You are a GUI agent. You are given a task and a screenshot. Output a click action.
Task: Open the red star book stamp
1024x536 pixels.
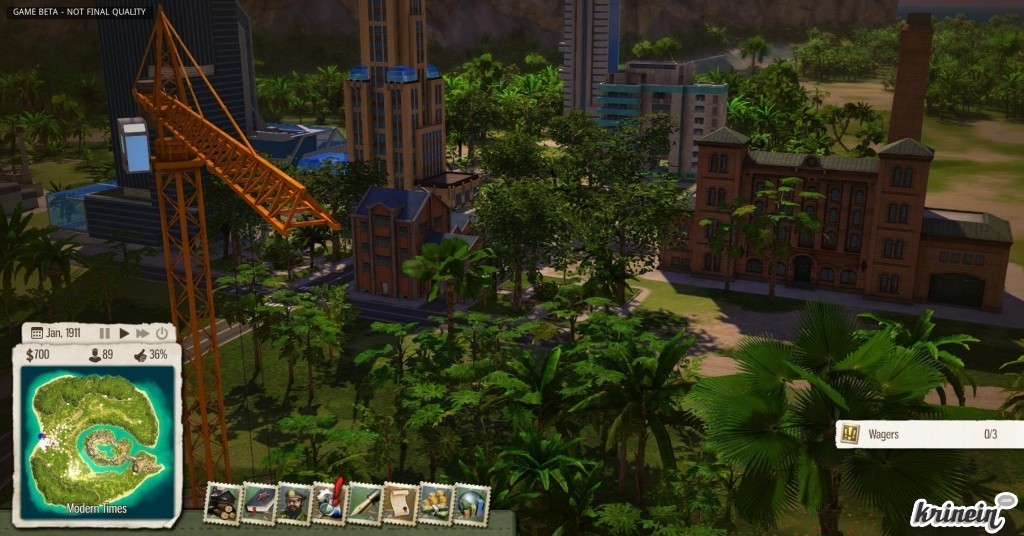coord(258,503)
